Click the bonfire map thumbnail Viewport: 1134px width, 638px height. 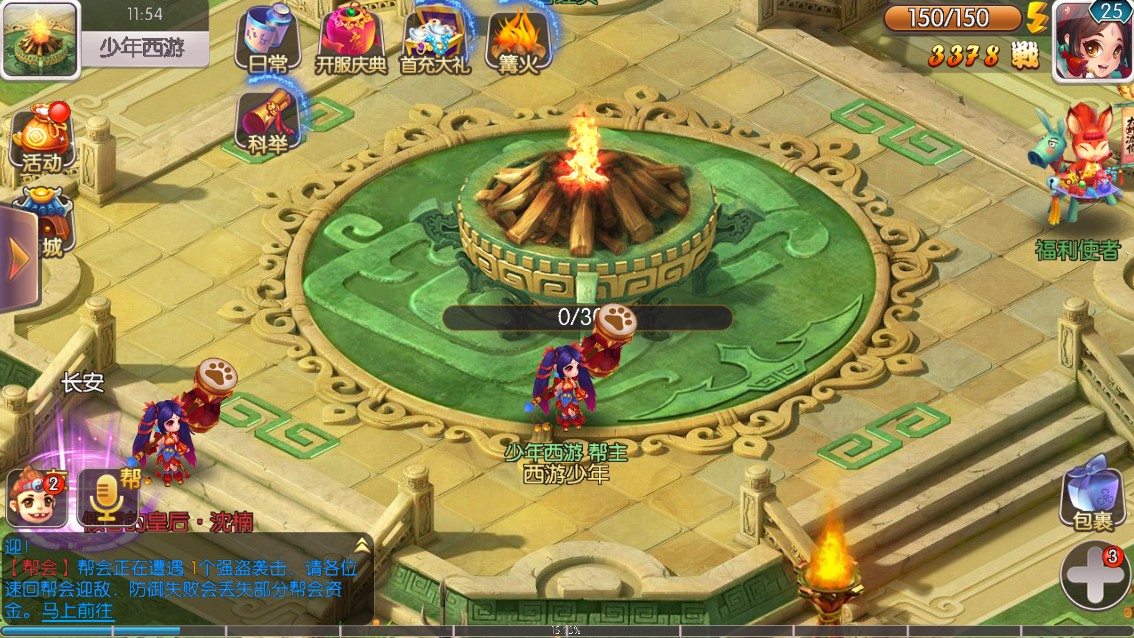point(40,40)
